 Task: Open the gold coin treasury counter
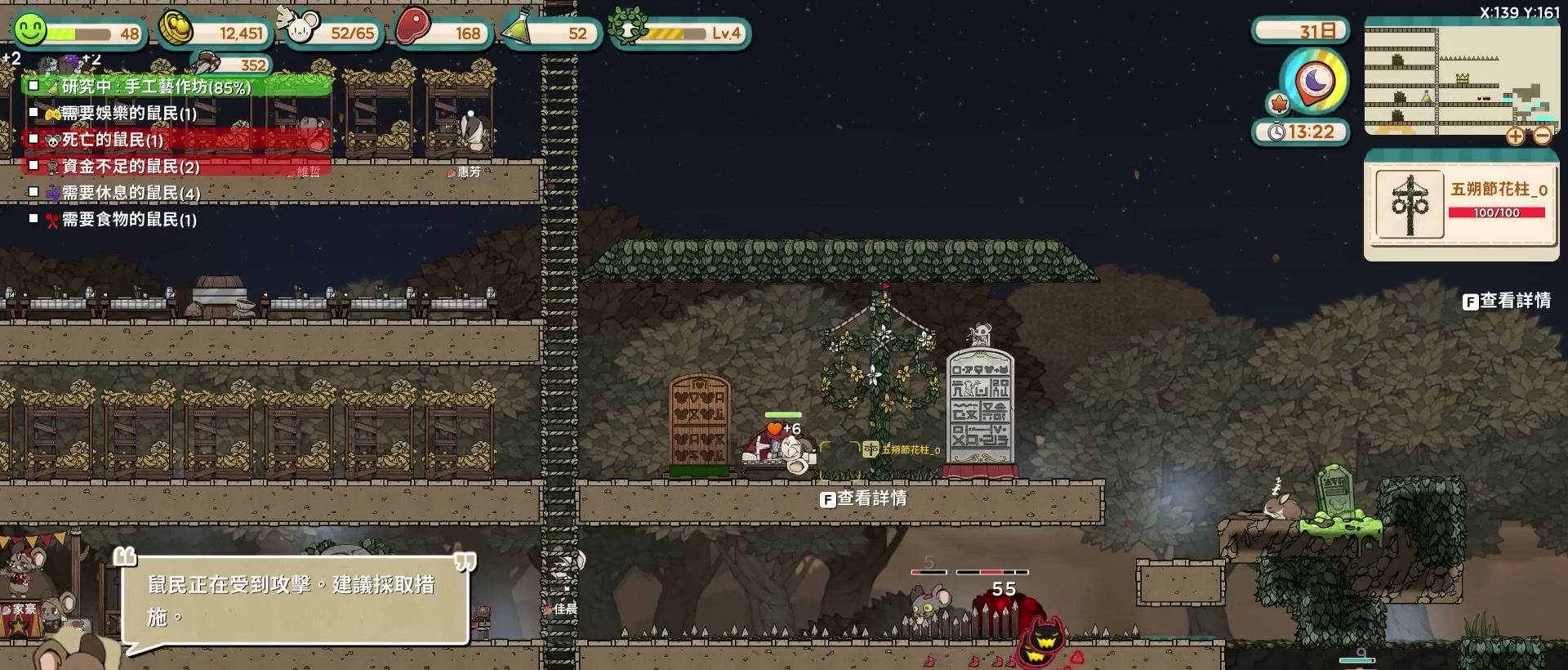point(176,30)
